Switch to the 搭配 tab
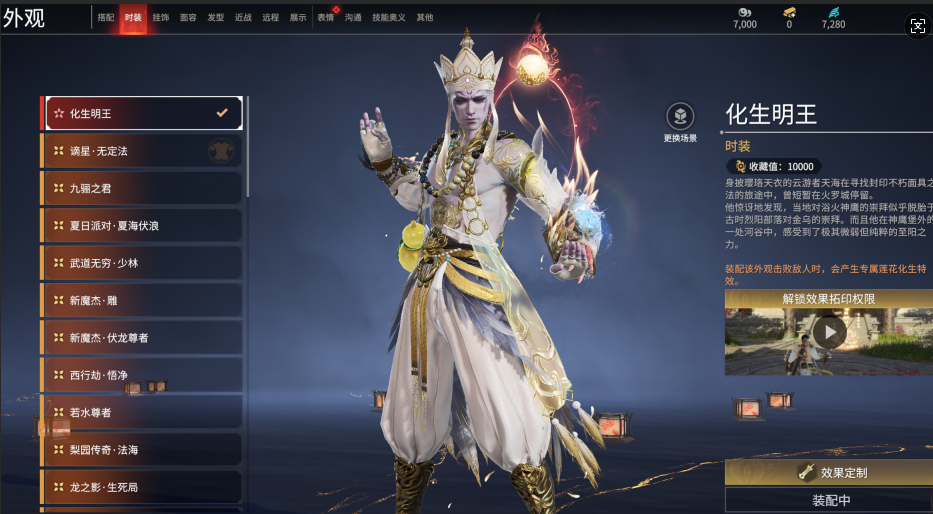Image resolution: width=933 pixels, height=514 pixels. [x=106, y=18]
